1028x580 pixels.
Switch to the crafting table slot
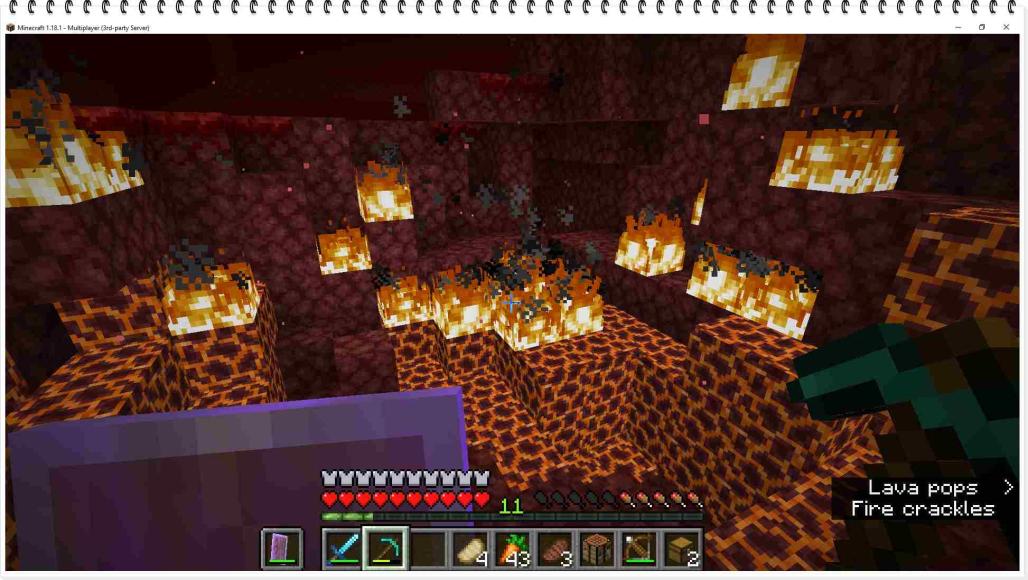597,549
